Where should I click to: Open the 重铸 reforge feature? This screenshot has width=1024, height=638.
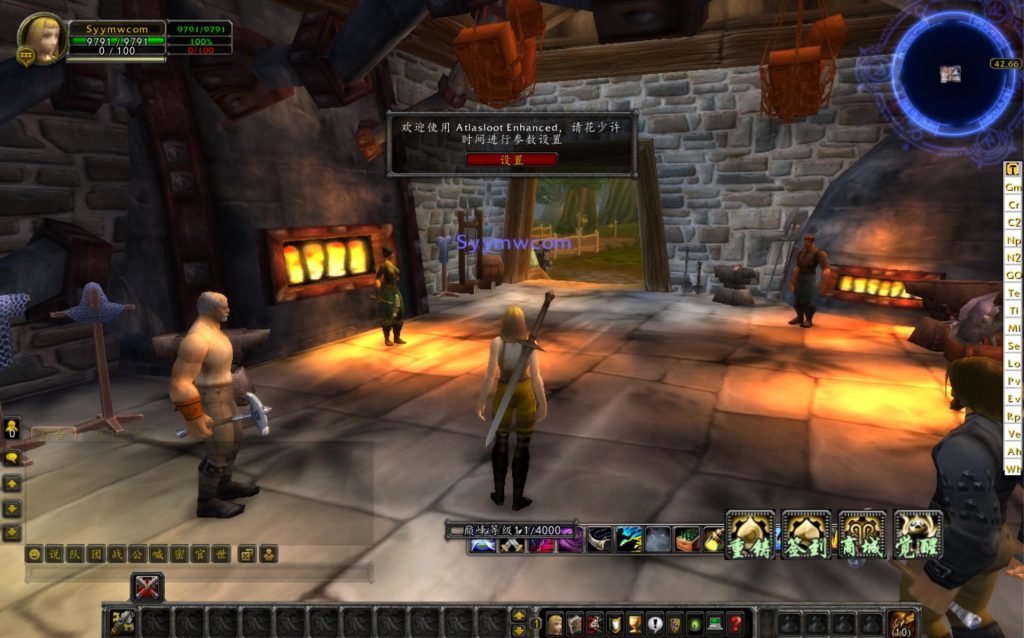[x=750, y=536]
